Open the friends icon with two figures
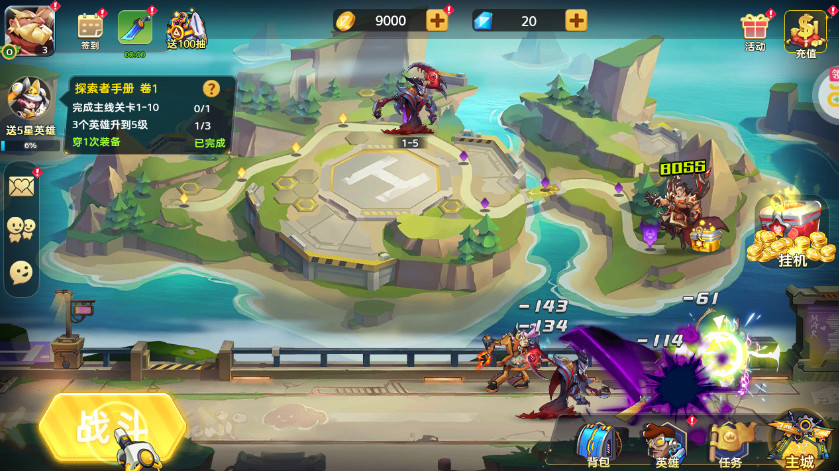Viewport: 839px width, 471px height. click(x=21, y=229)
